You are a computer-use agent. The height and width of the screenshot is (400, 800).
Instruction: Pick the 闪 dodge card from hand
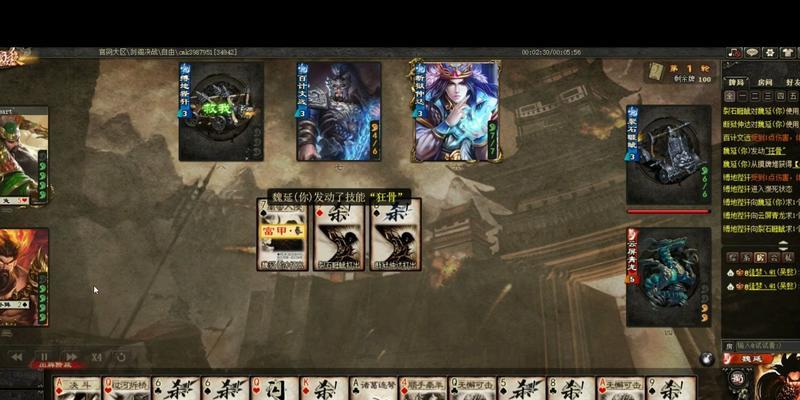coord(275,390)
